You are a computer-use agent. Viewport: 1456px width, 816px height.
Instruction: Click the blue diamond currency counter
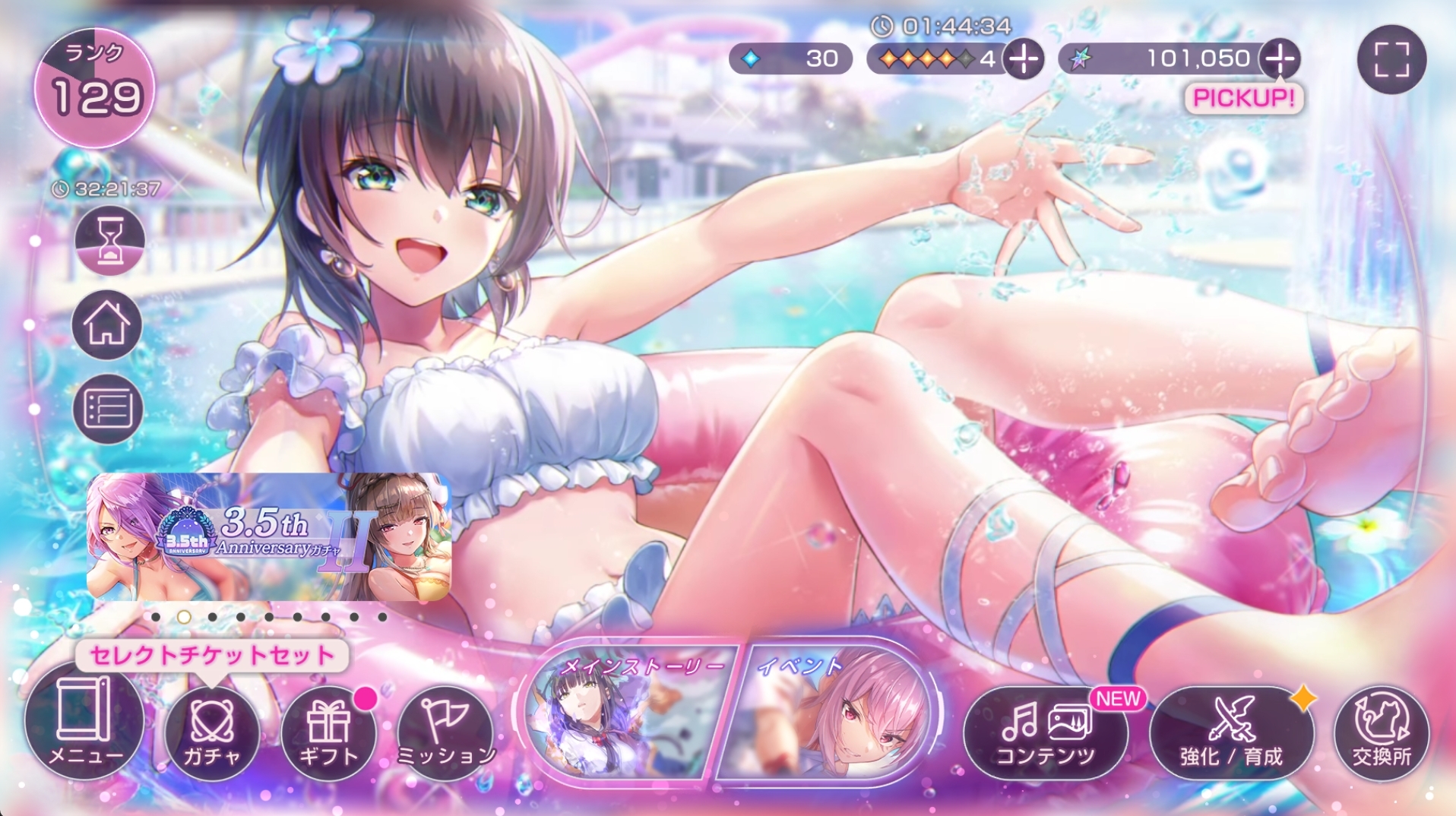790,59
